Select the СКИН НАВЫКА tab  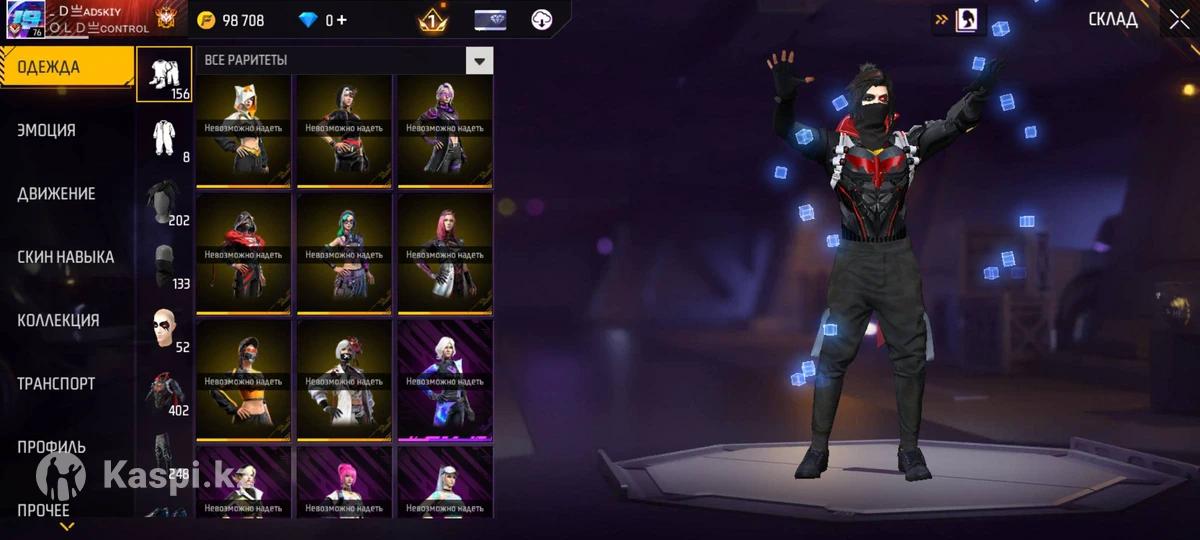[x=65, y=257]
